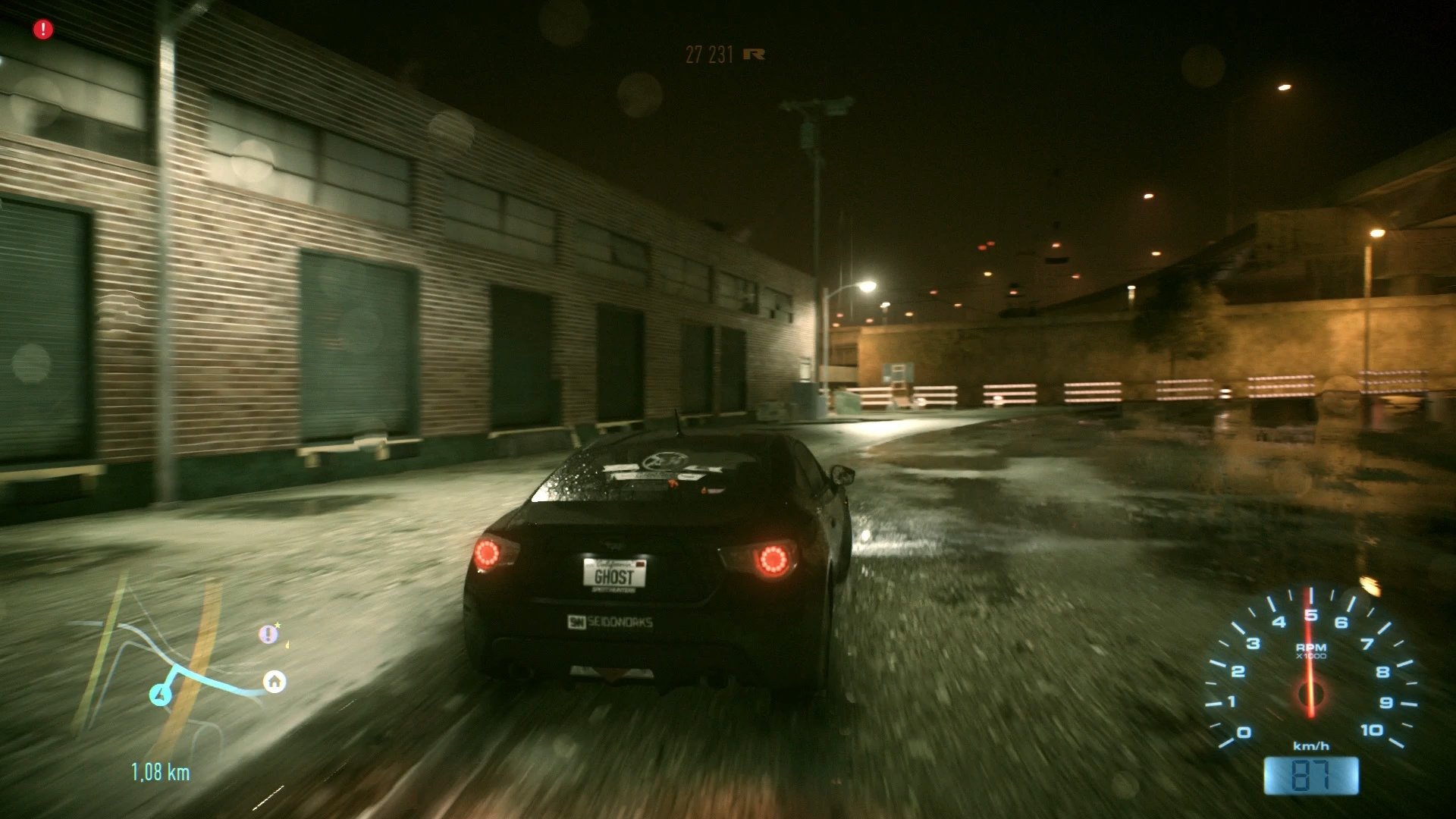The height and width of the screenshot is (819, 1456).
Task: Click the REP score 27 231 at top center
Action: tap(708, 53)
